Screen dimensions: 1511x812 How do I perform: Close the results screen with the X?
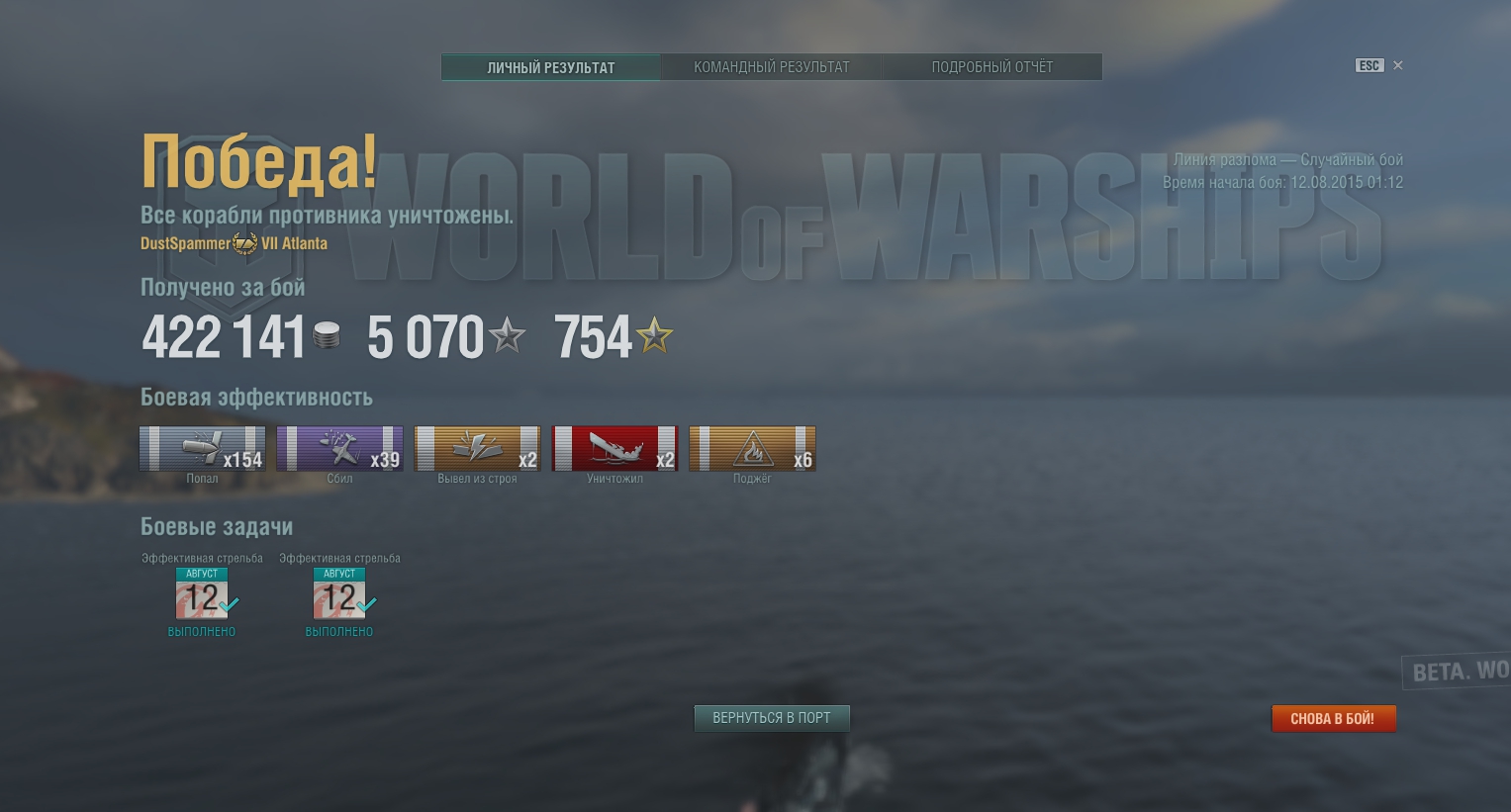pyautogui.click(x=1398, y=65)
